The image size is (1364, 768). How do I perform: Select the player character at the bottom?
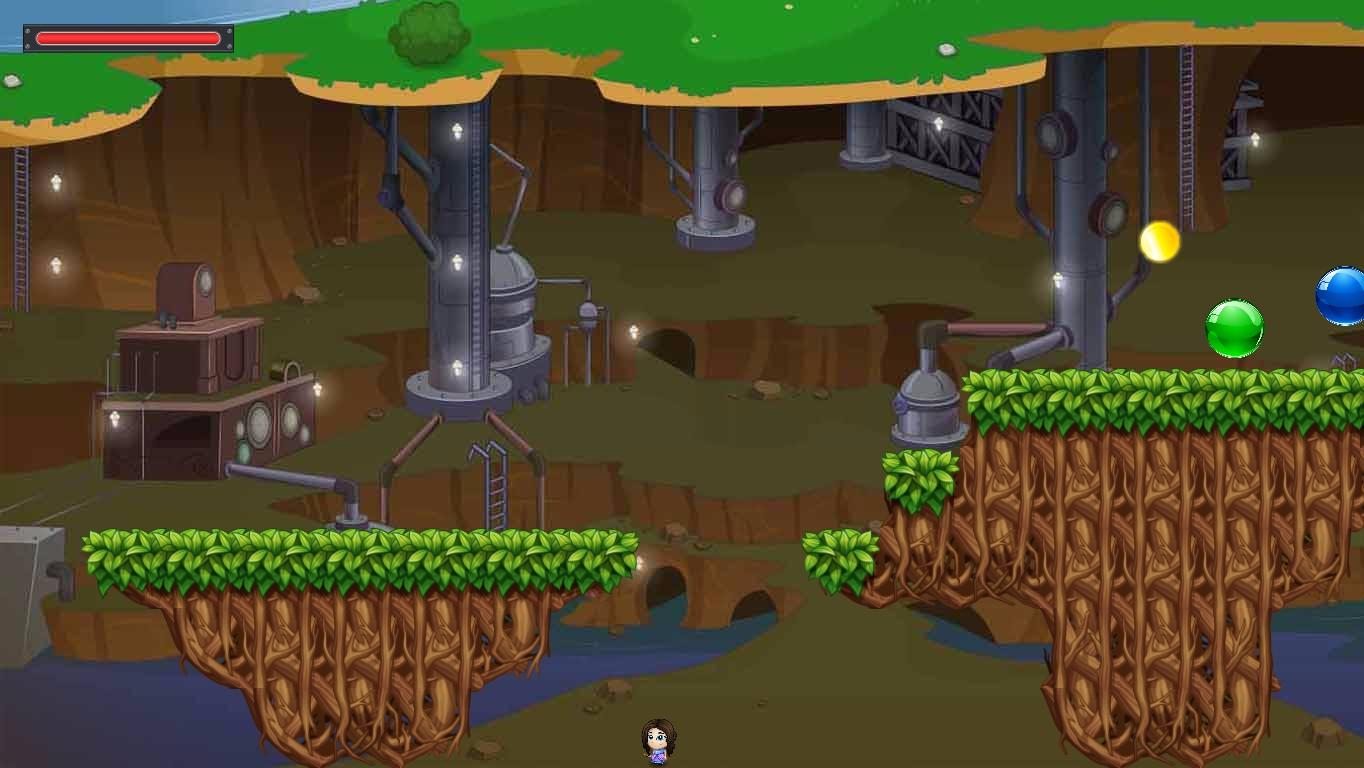(x=655, y=740)
